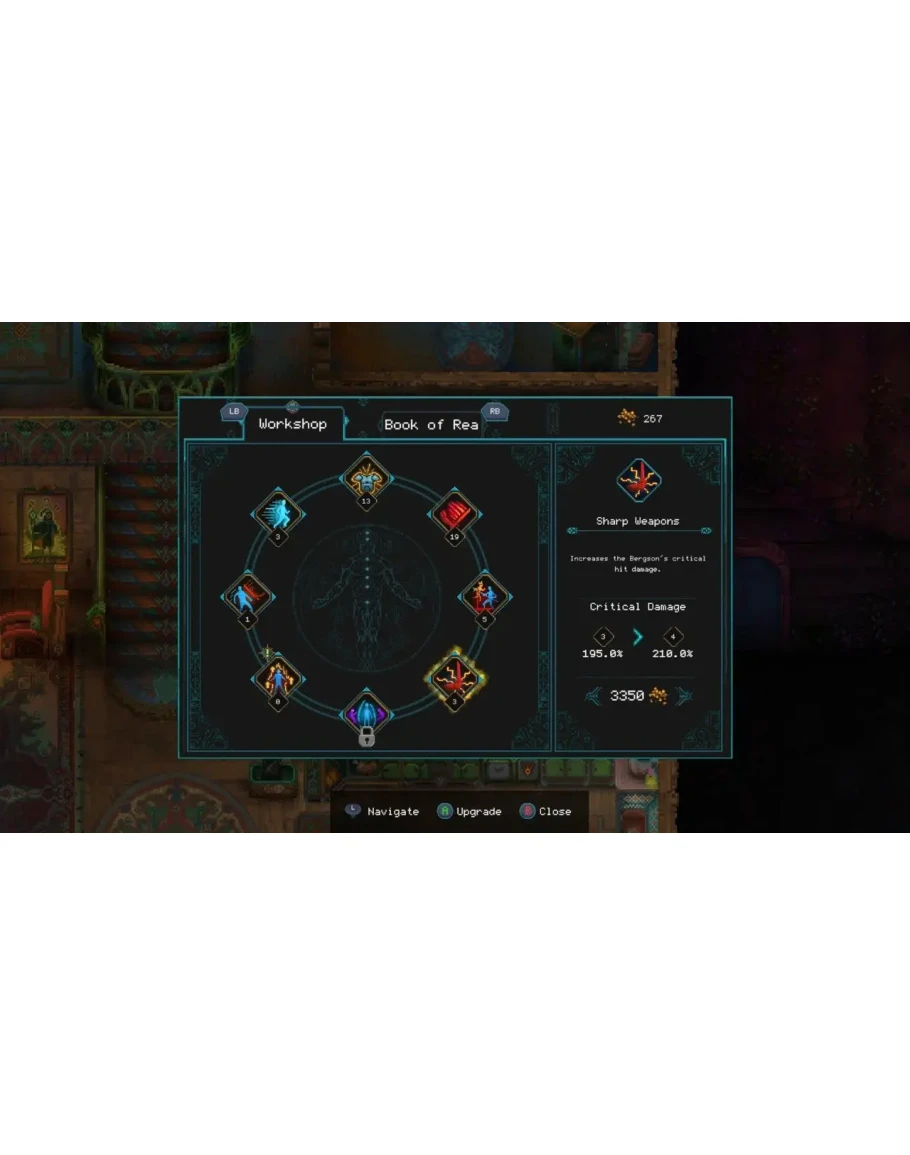Select the highlighted Sharp Weapons upgrade

tap(455, 678)
